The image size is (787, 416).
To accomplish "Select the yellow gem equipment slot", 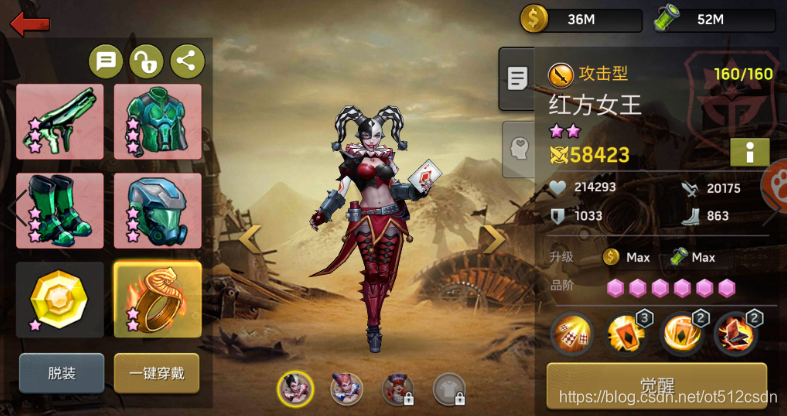I will (60, 299).
